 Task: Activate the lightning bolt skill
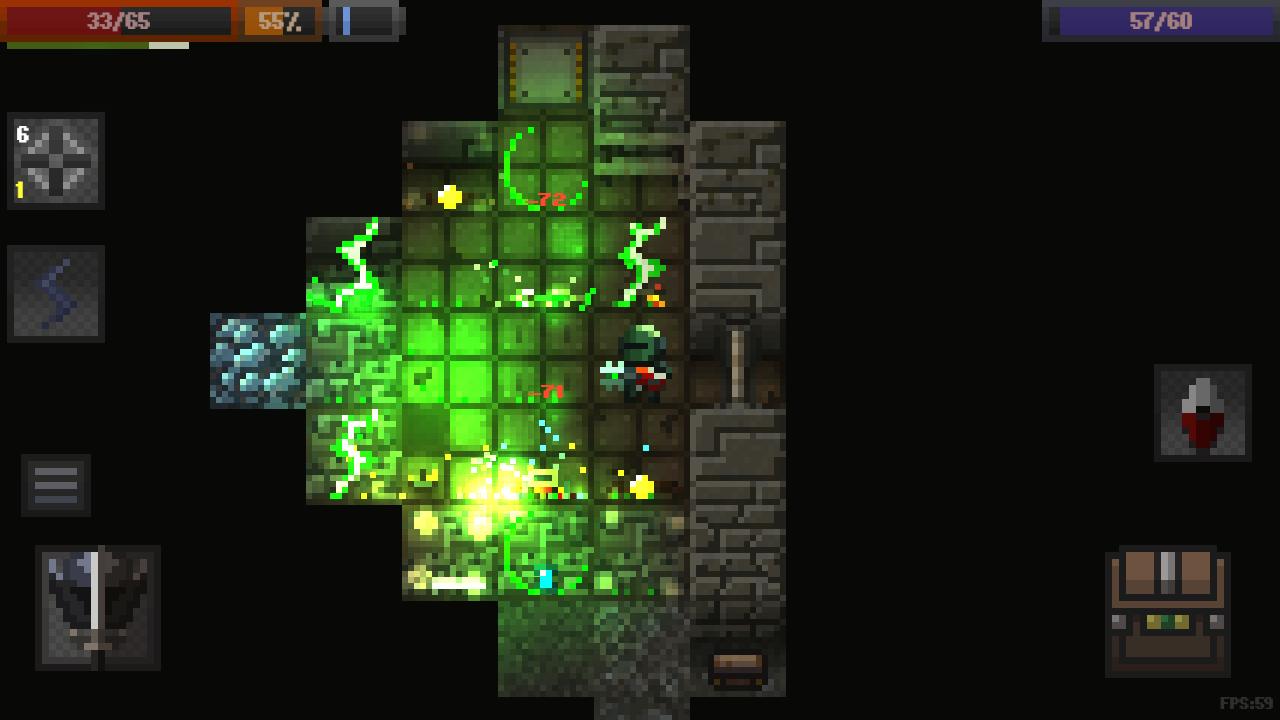pyautogui.click(x=56, y=293)
